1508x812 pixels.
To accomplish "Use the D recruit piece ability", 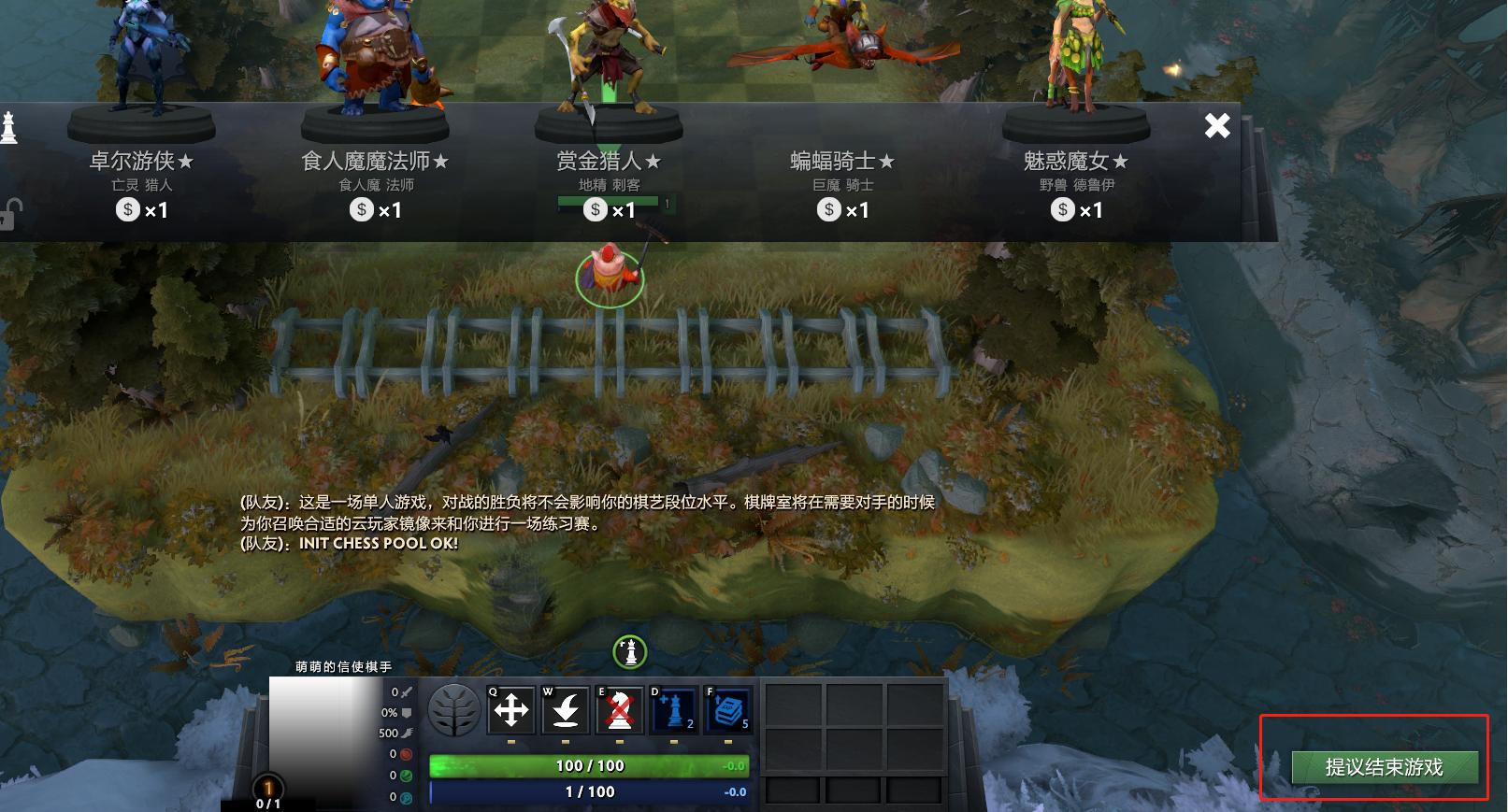I will pyautogui.click(x=674, y=711).
